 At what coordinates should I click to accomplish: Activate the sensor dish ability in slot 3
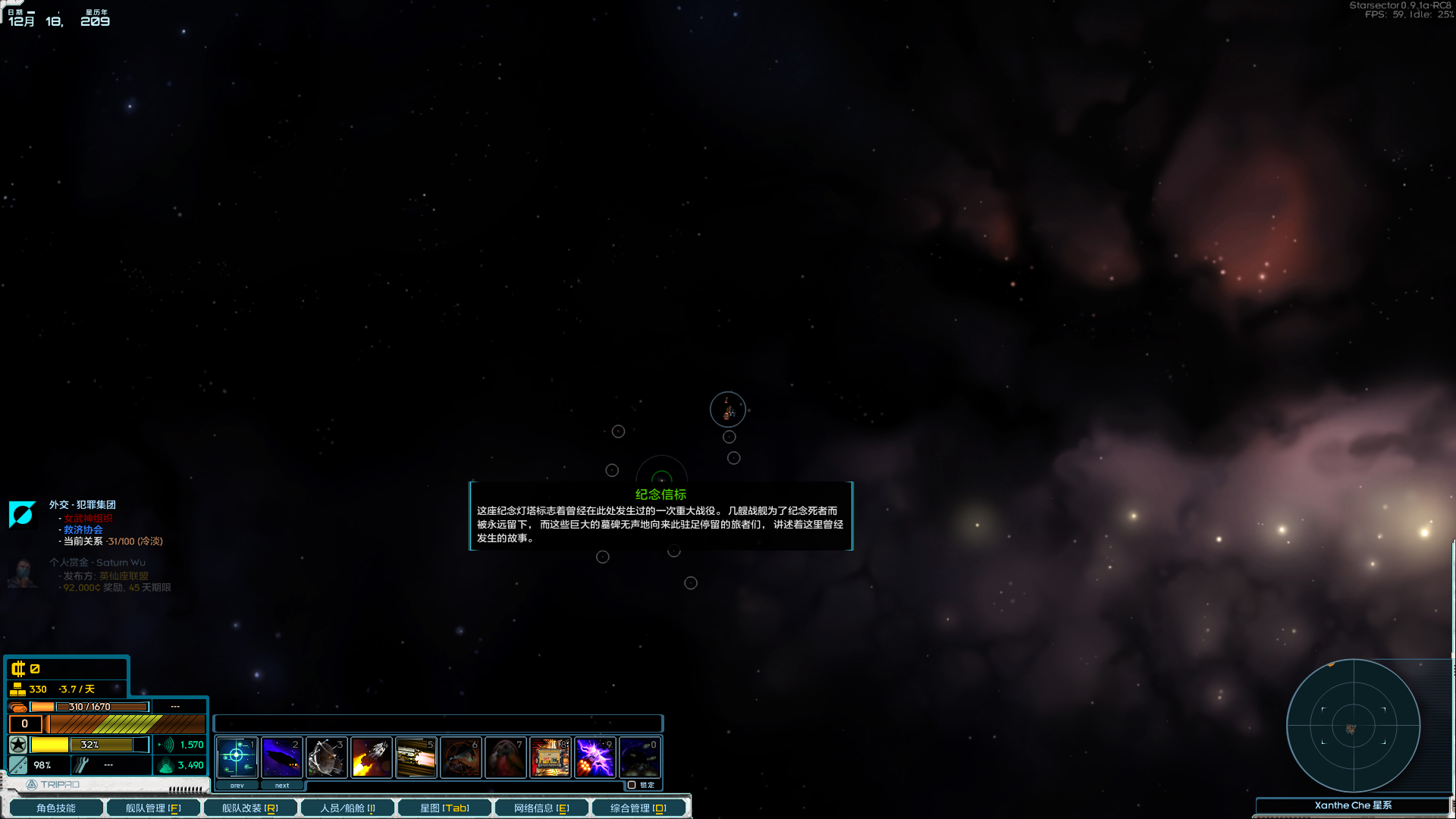click(327, 757)
